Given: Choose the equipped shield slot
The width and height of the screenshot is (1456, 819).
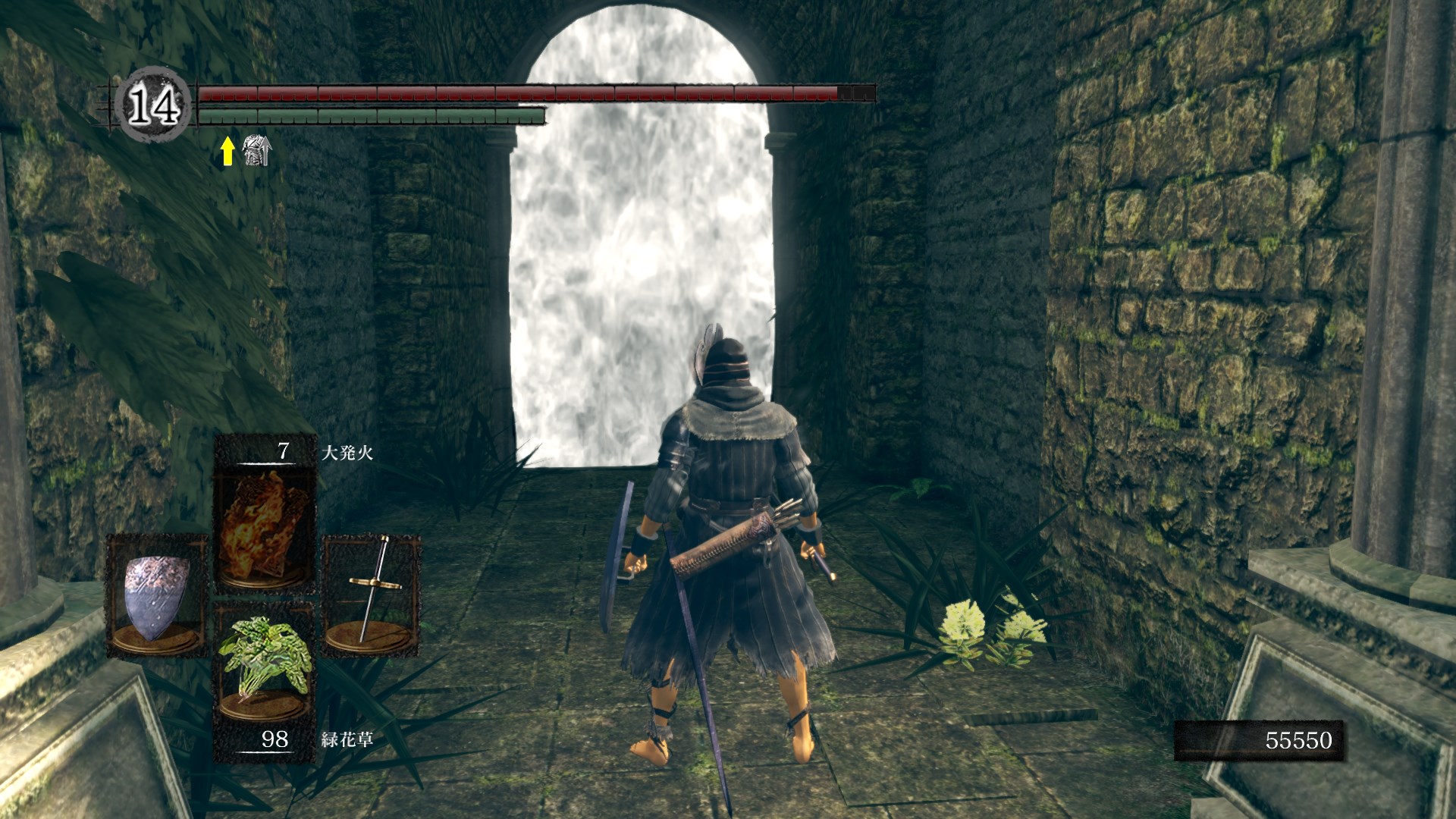Looking at the screenshot, I should click(x=157, y=596).
